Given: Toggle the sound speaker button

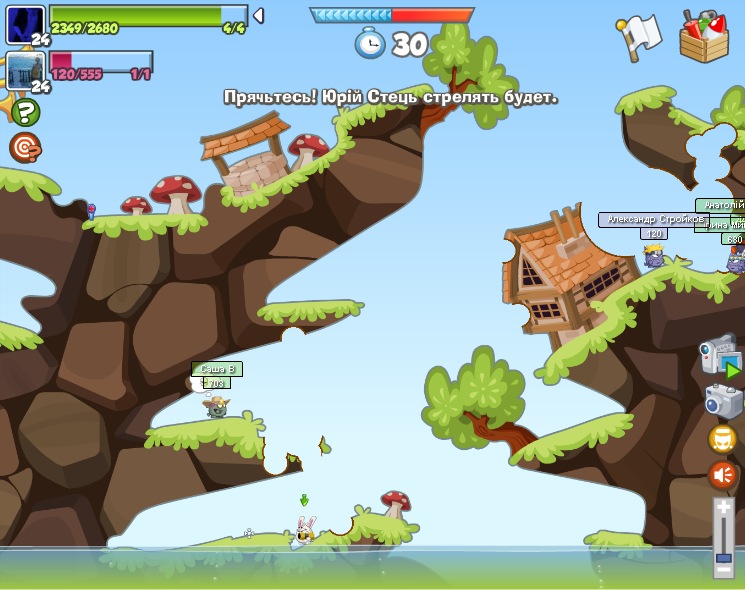Looking at the screenshot, I should (x=723, y=474).
